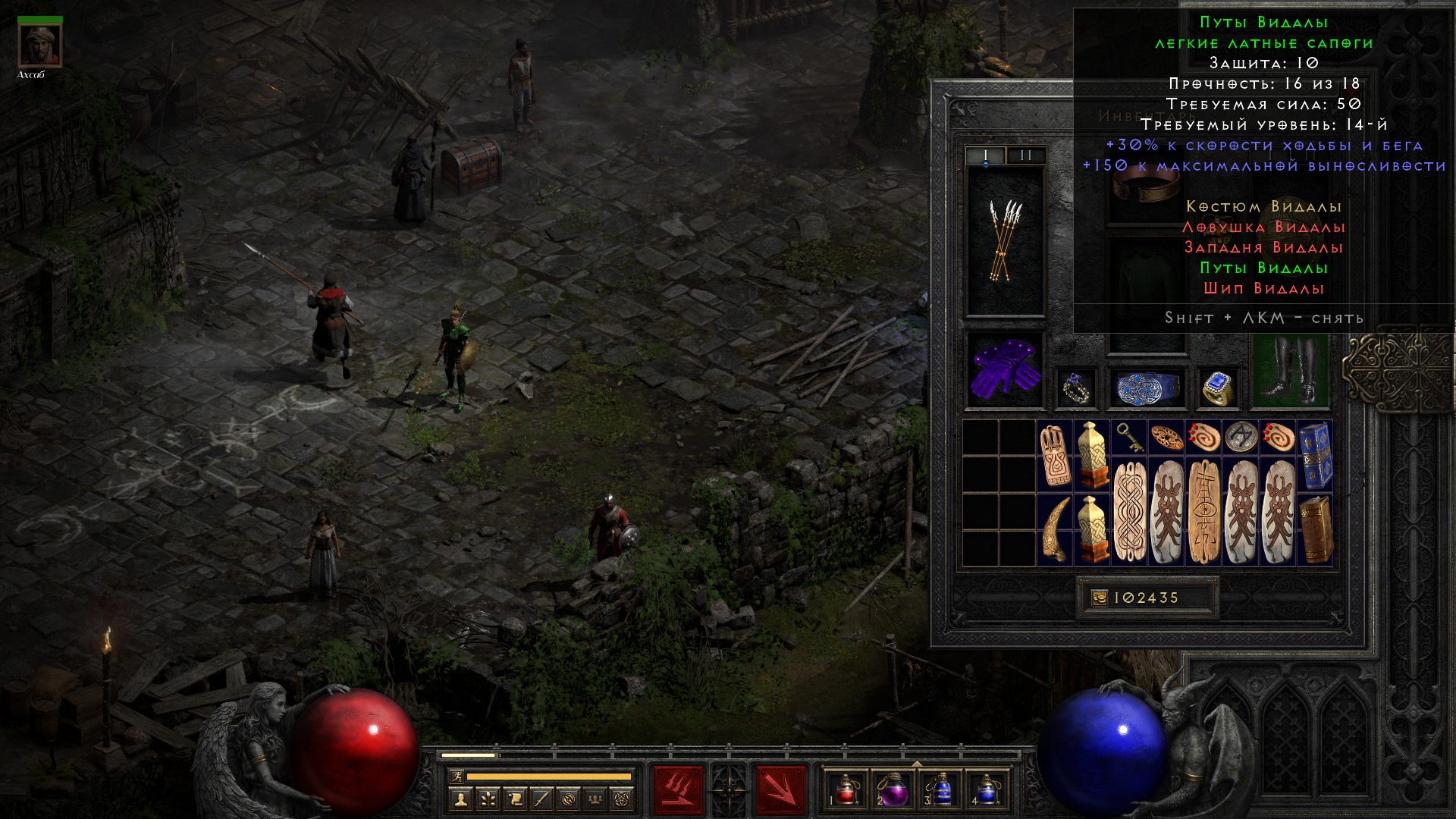Screen dimensions: 1456x819
Task: Use the red healing potion in belt
Action: (x=845, y=789)
